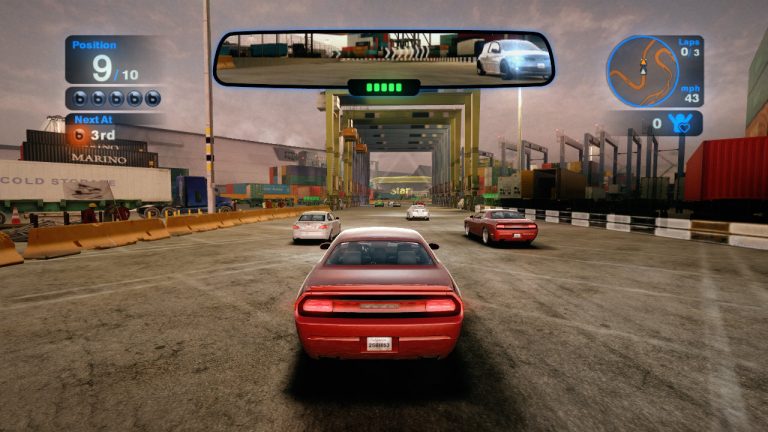Screen dimensions: 768x432
Task: Select the rear-view mirror display
Action: 384,57
